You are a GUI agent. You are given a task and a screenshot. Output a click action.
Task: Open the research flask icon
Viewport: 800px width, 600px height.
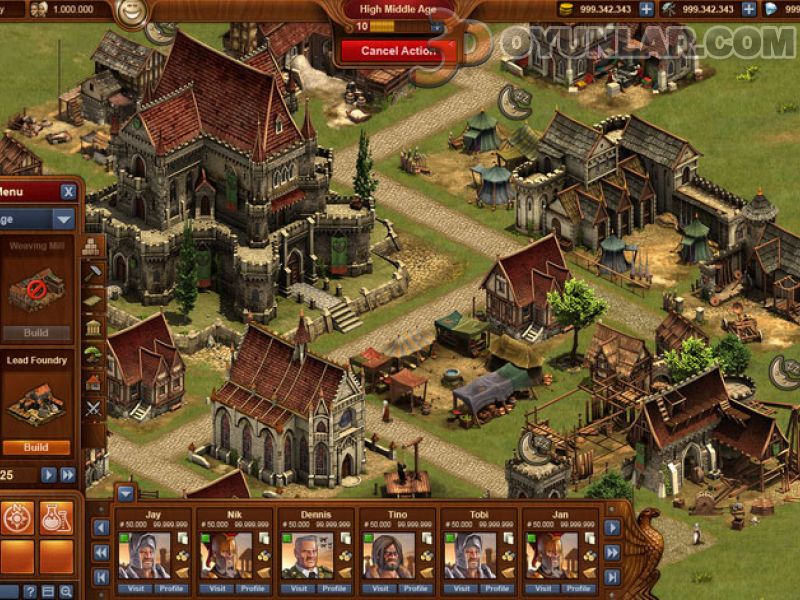[55, 518]
